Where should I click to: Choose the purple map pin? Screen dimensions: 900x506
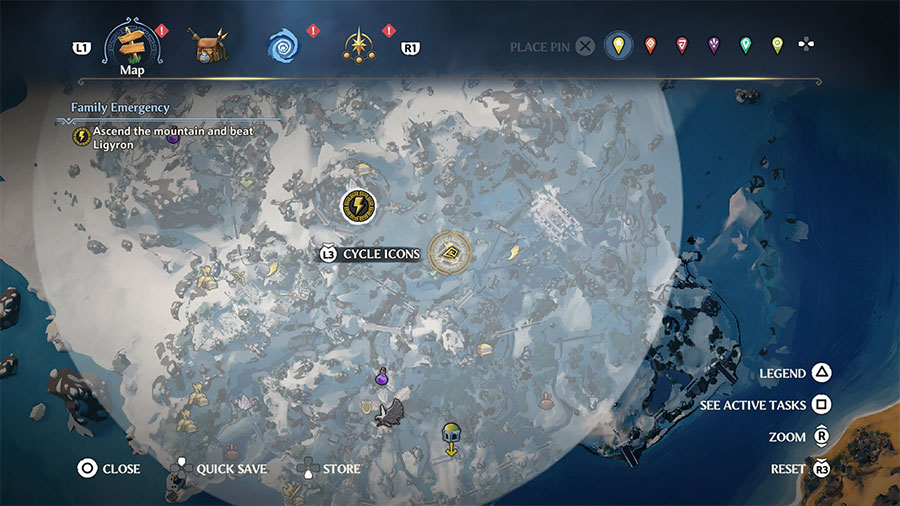tap(714, 45)
